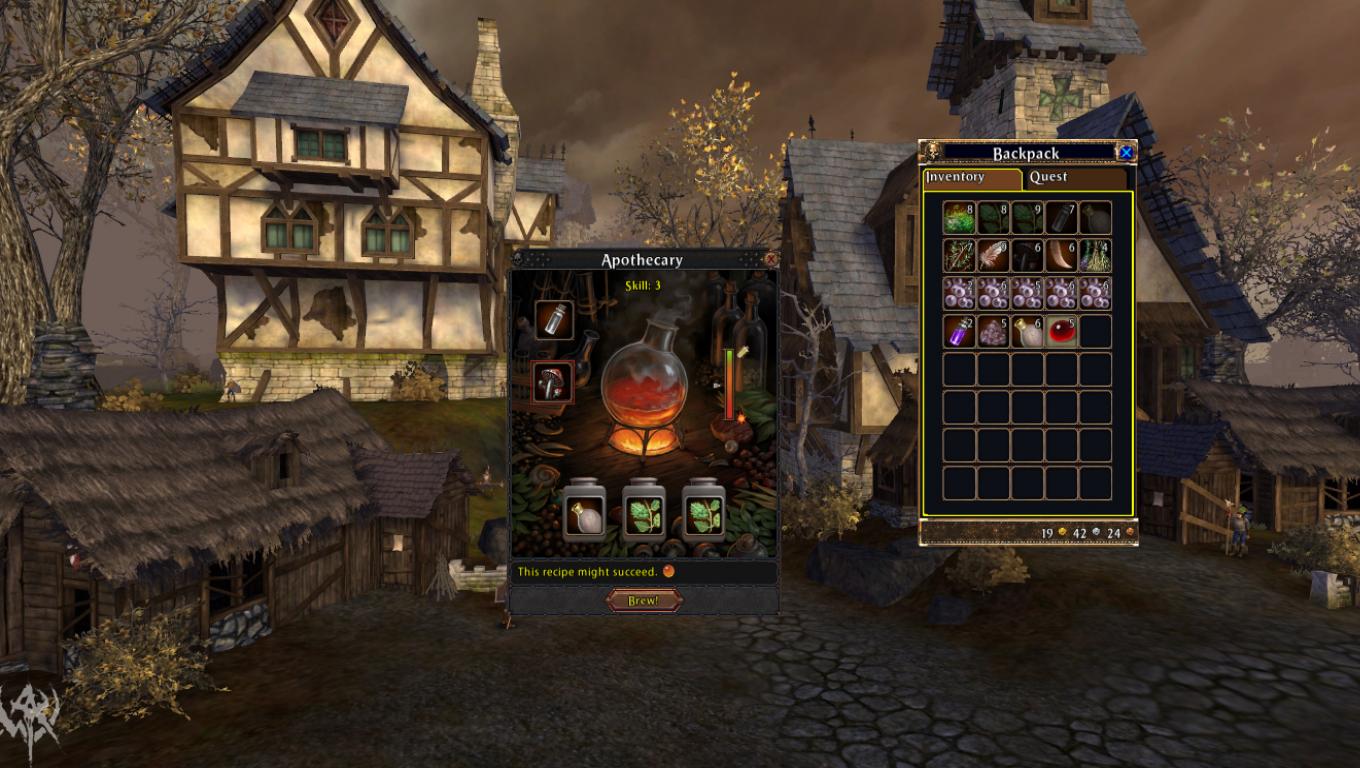Pick the animal fang from the inventory
1360x768 pixels.
click(1061, 255)
